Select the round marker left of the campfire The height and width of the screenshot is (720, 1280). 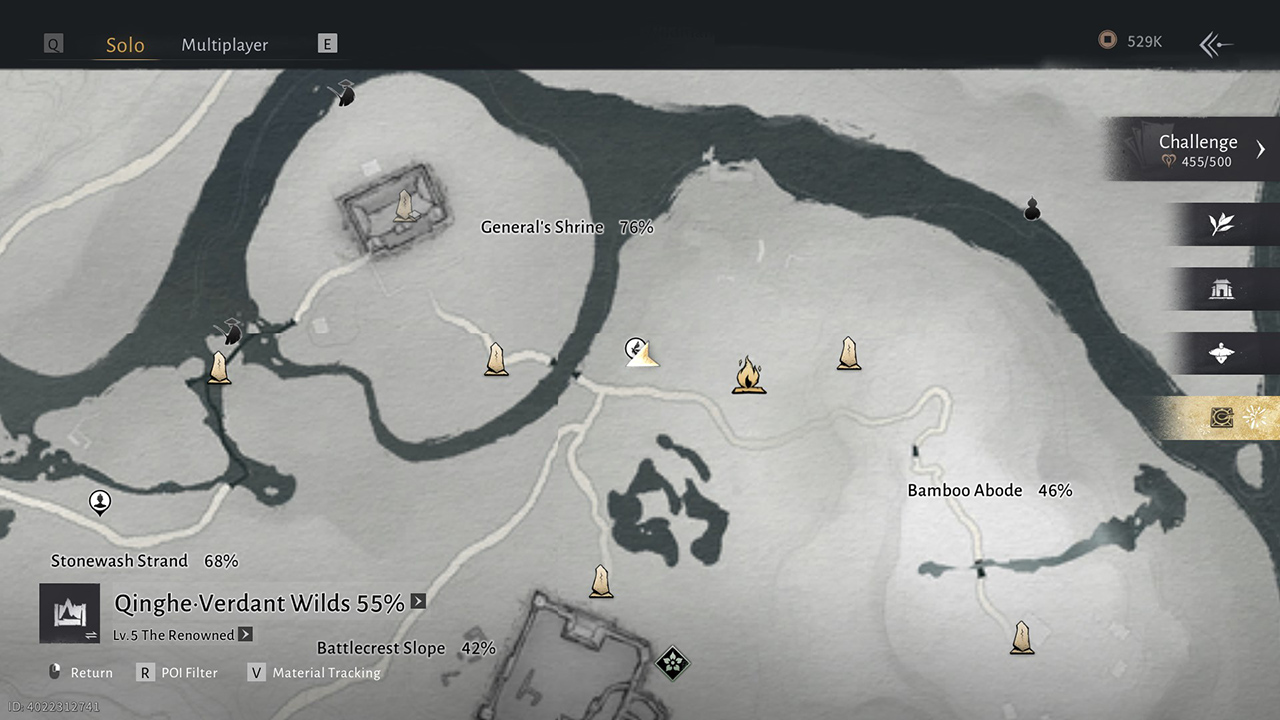[634, 348]
